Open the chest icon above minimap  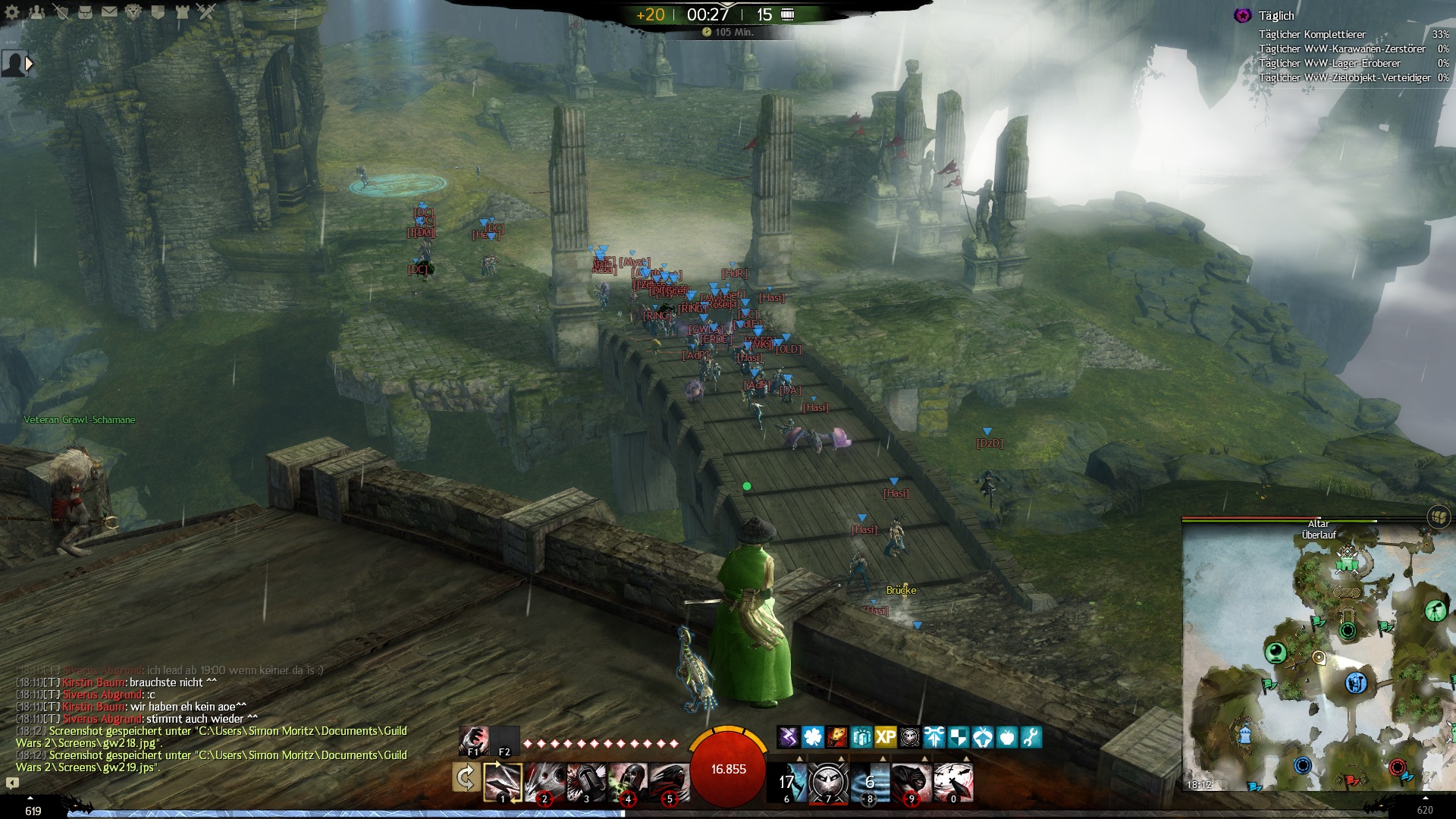tap(1438, 517)
